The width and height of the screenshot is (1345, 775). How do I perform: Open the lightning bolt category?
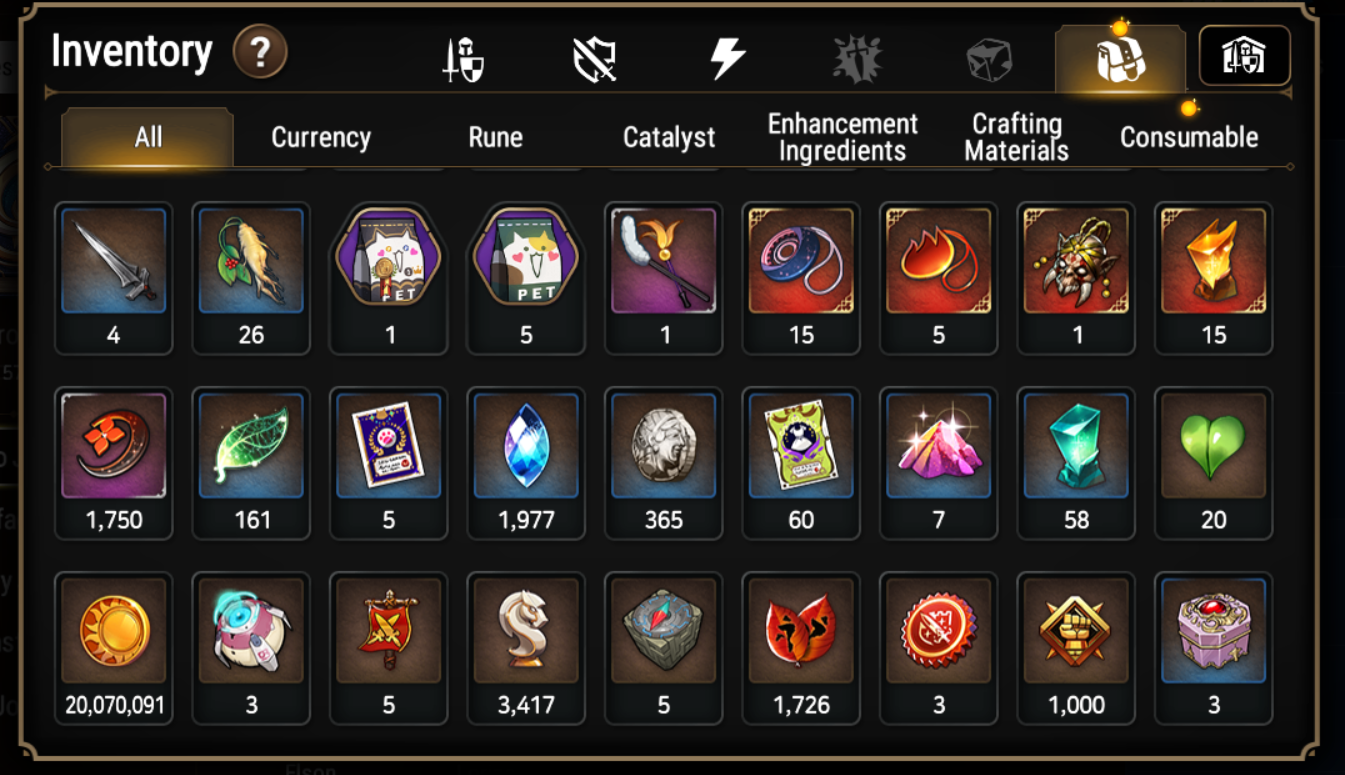pyautogui.click(x=727, y=59)
